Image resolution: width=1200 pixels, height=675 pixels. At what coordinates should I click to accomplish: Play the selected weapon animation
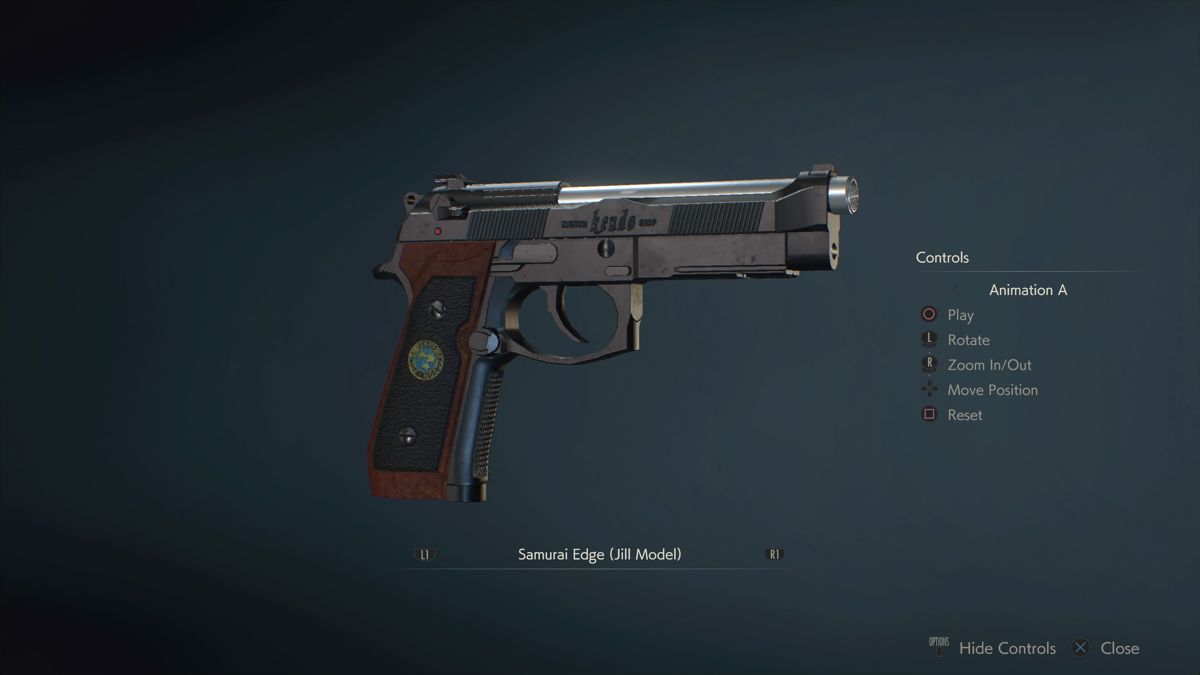960,315
